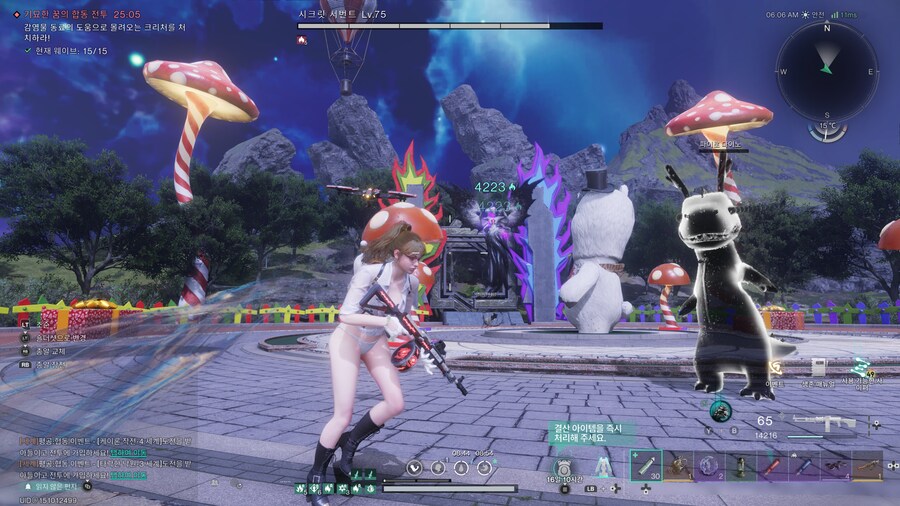Select the brown shotgun hotbar slot
900x506 pixels.
(866, 466)
